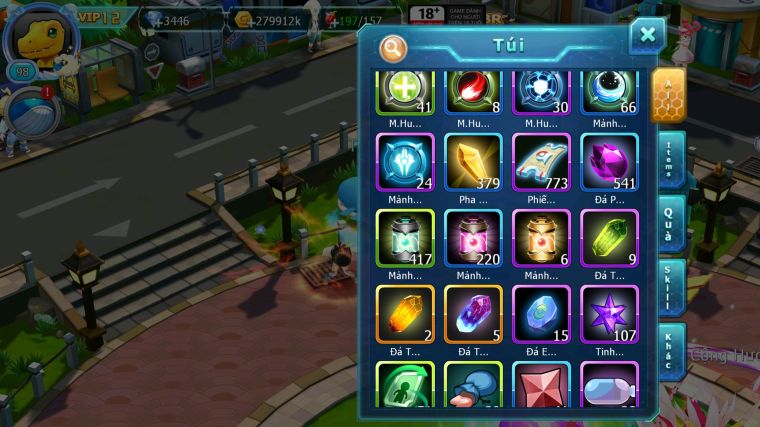Screen dimensions: 760x427
Task: Switch to the Quà tab
Action: pos(669,224)
